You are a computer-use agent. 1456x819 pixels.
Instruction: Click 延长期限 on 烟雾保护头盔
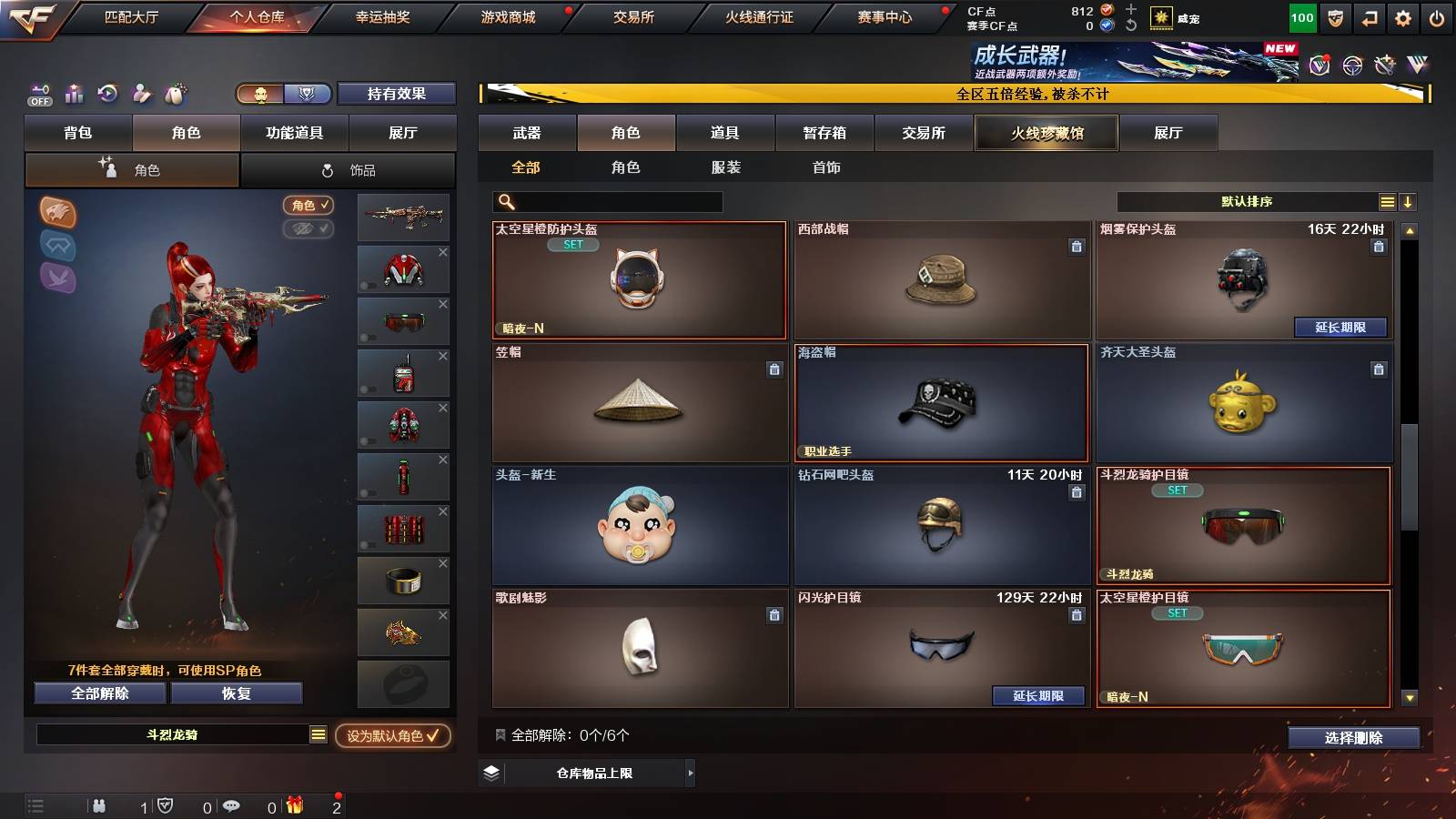pyautogui.click(x=1339, y=327)
